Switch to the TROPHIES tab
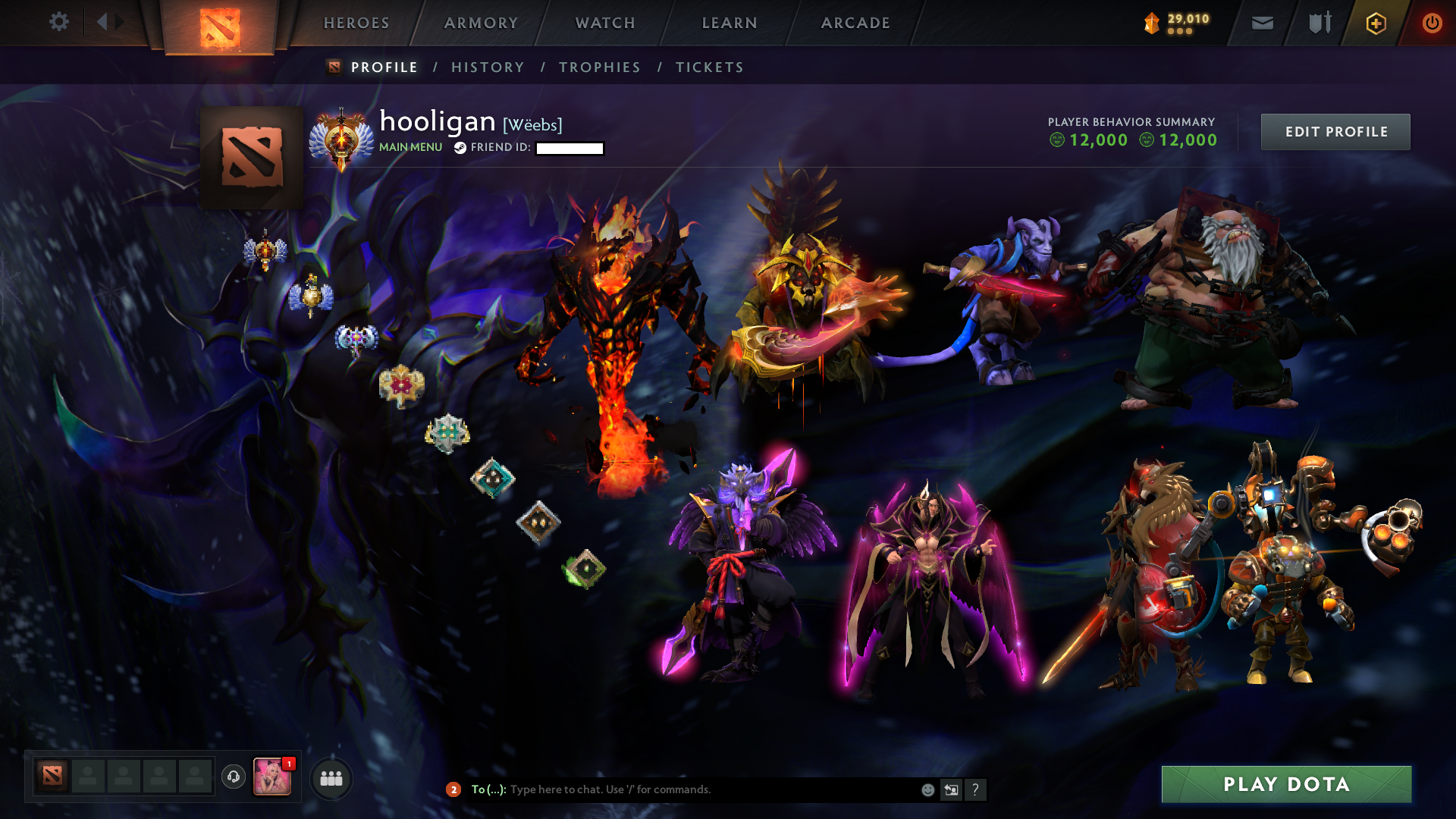 (600, 67)
